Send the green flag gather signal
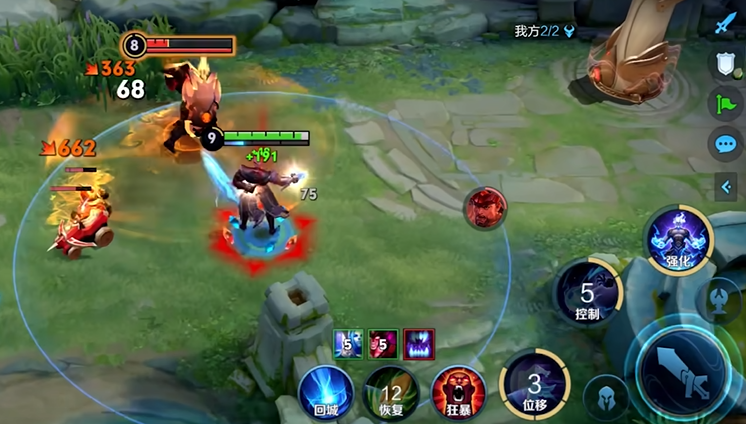The height and width of the screenshot is (424, 746). click(725, 104)
